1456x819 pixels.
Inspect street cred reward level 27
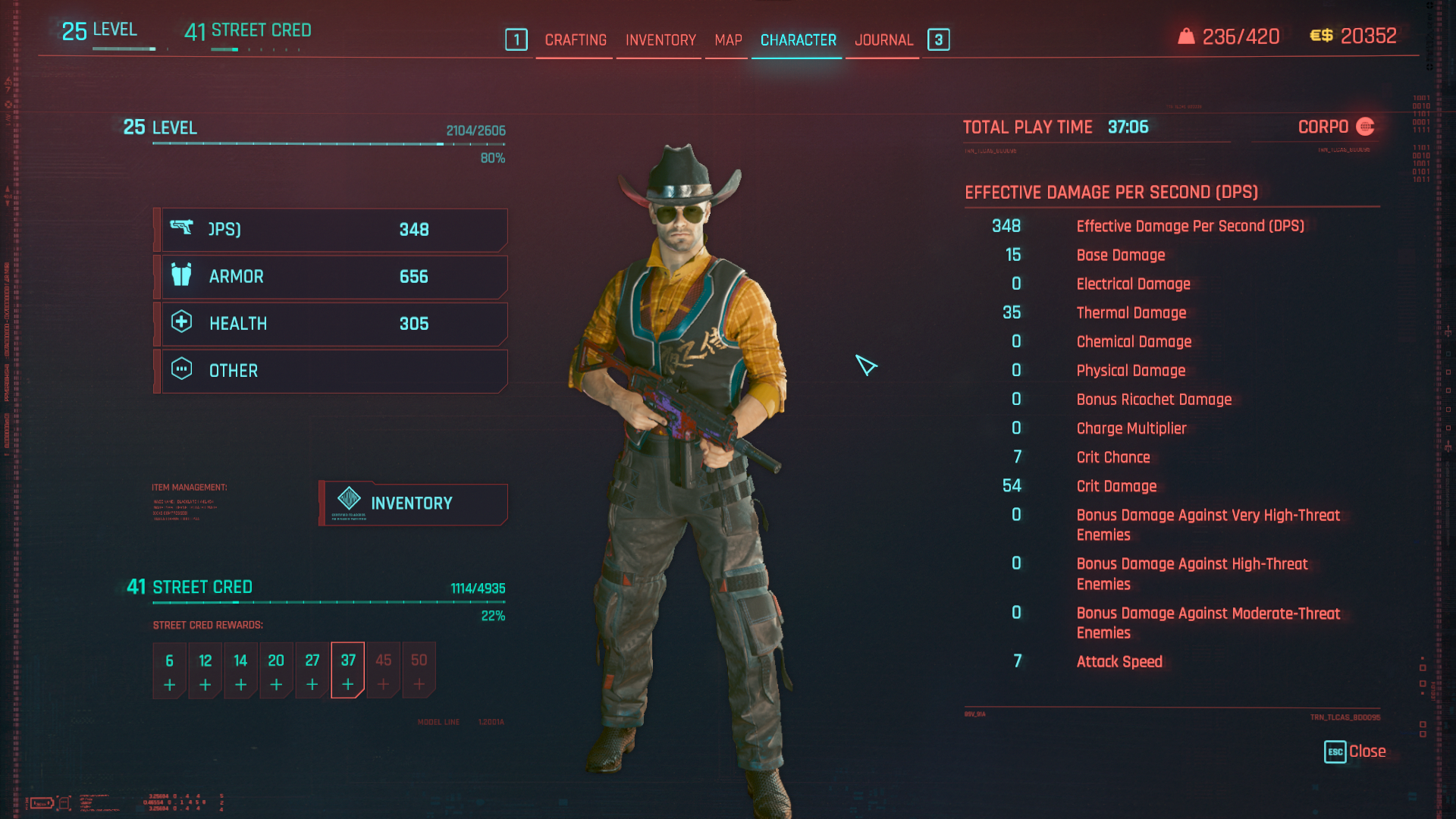(312, 671)
